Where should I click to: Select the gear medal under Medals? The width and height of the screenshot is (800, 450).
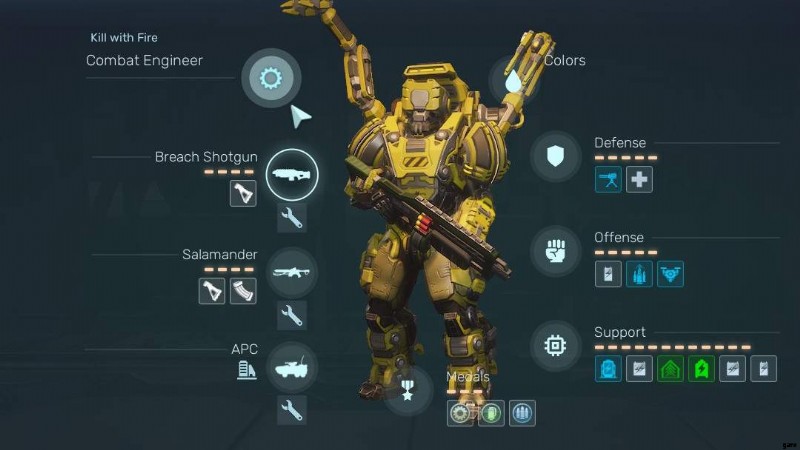pos(460,413)
